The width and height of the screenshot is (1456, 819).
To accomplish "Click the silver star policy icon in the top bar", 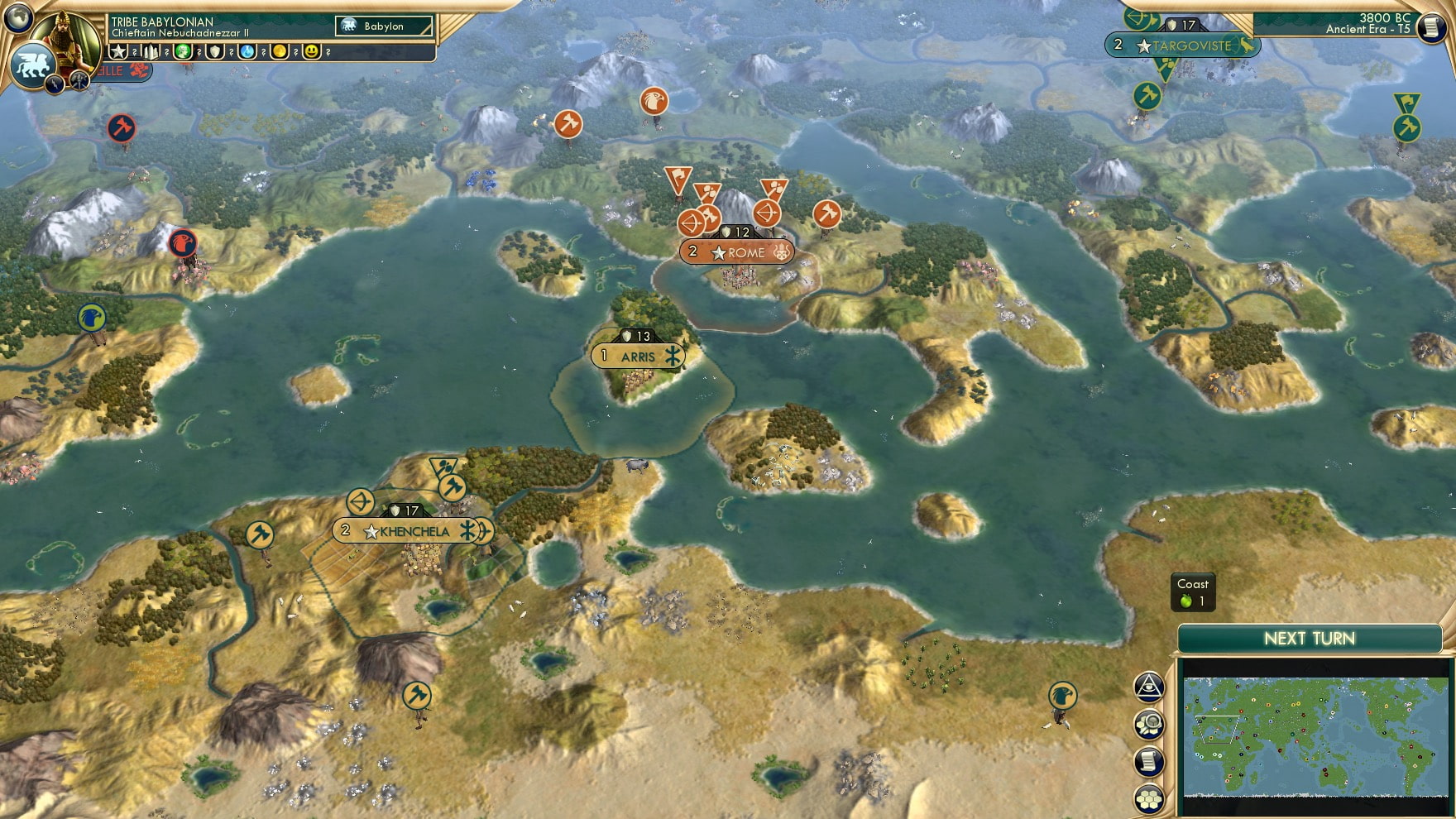I will point(120,50).
